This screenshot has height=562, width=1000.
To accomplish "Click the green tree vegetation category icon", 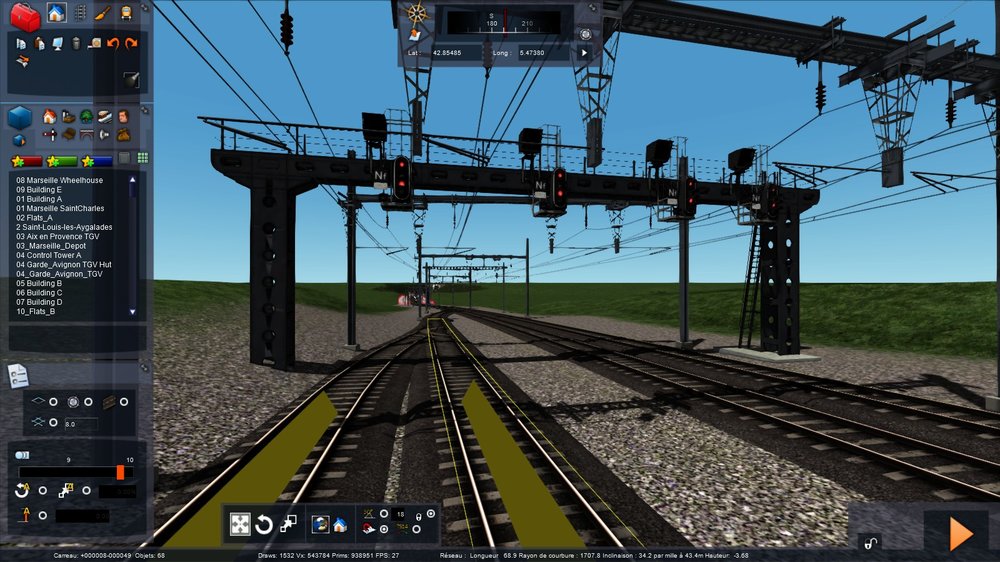I will (86, 117).
